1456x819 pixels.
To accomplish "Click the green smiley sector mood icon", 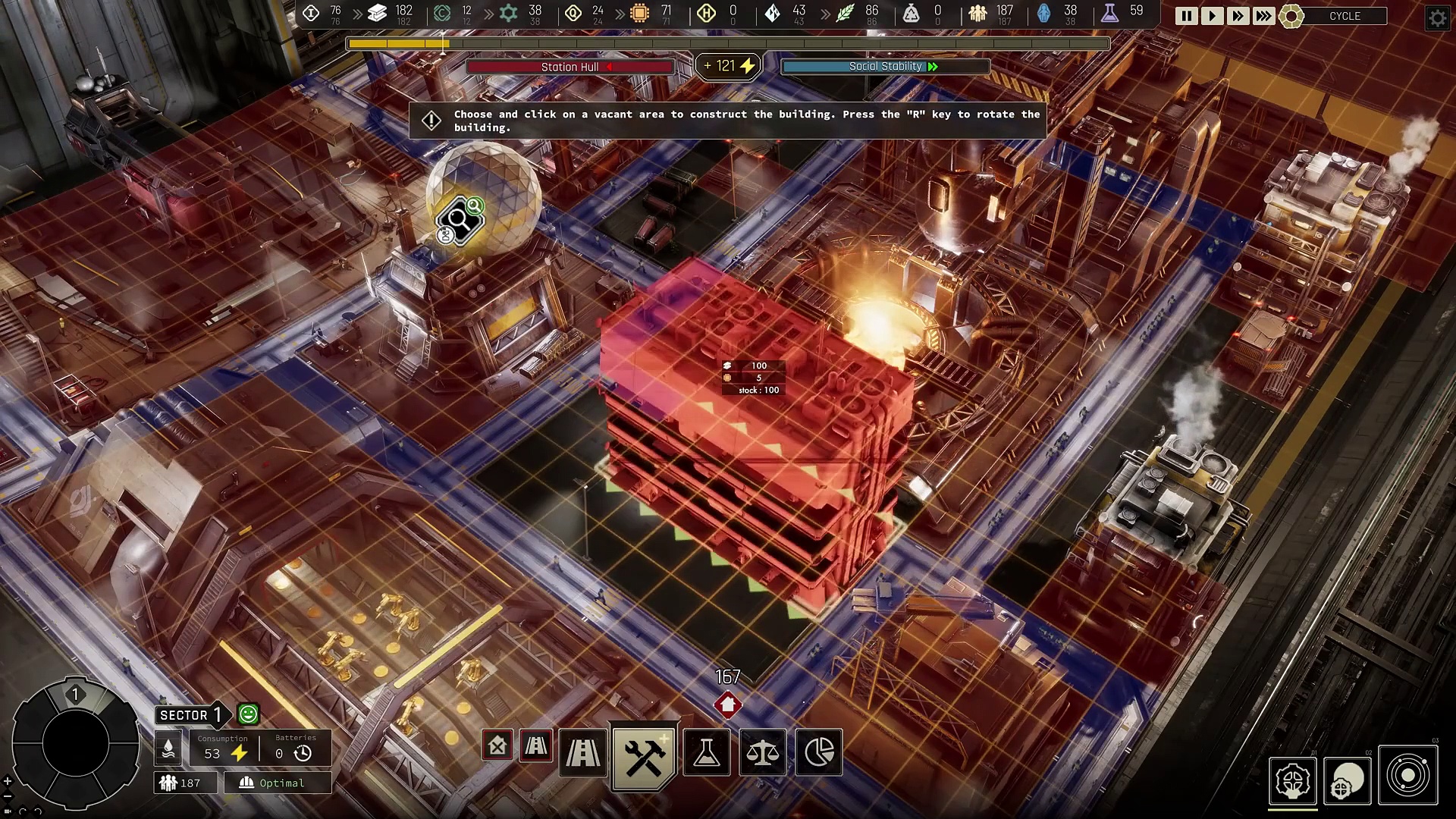I will click(x=248, y=714).
